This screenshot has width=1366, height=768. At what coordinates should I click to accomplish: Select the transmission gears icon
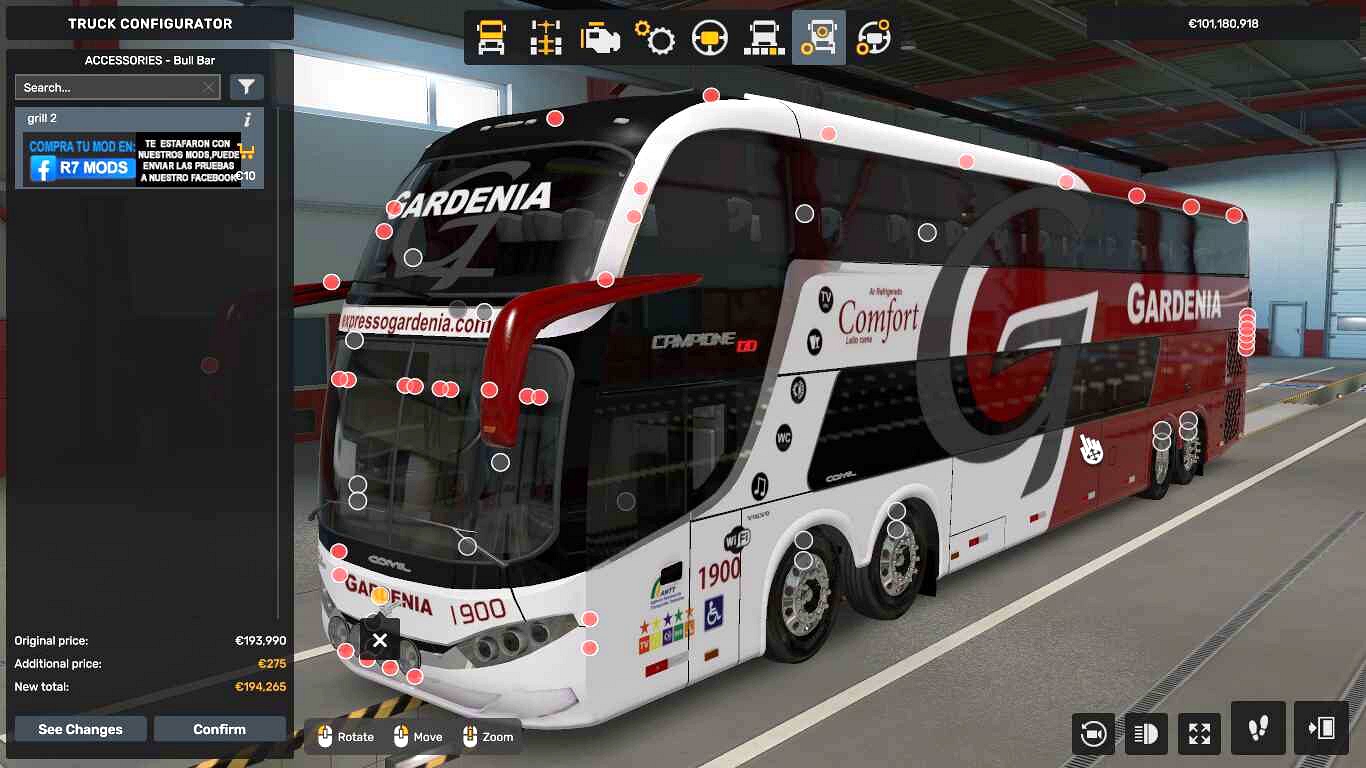[x=655, y=37]
